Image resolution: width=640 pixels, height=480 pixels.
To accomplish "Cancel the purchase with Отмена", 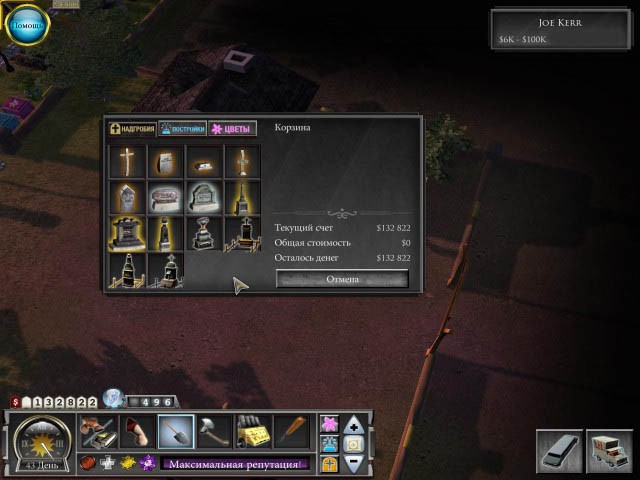I will click(342, 279).
